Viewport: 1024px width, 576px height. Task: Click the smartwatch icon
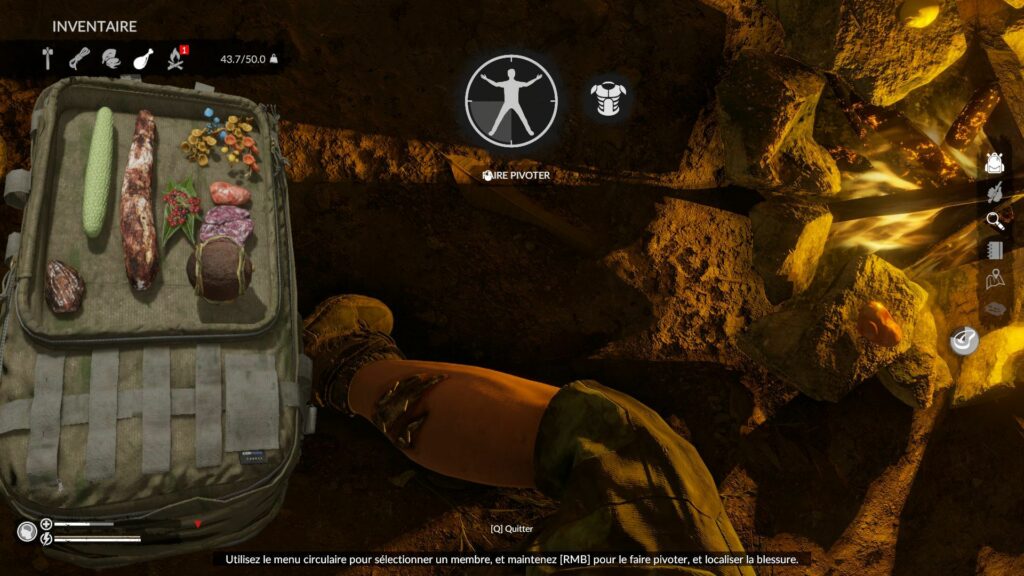(x=966, y=342)
